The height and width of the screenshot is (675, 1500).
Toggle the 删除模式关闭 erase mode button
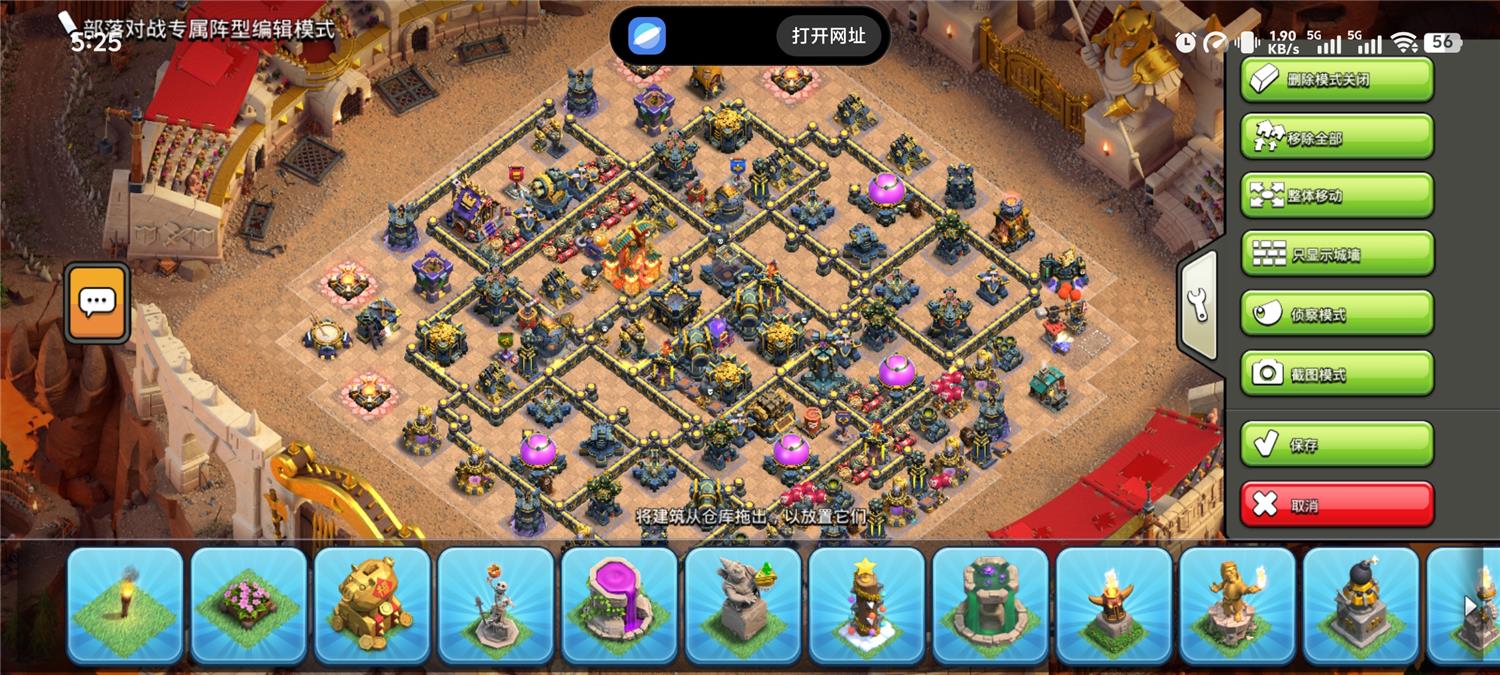click(x=1336, y=79)
